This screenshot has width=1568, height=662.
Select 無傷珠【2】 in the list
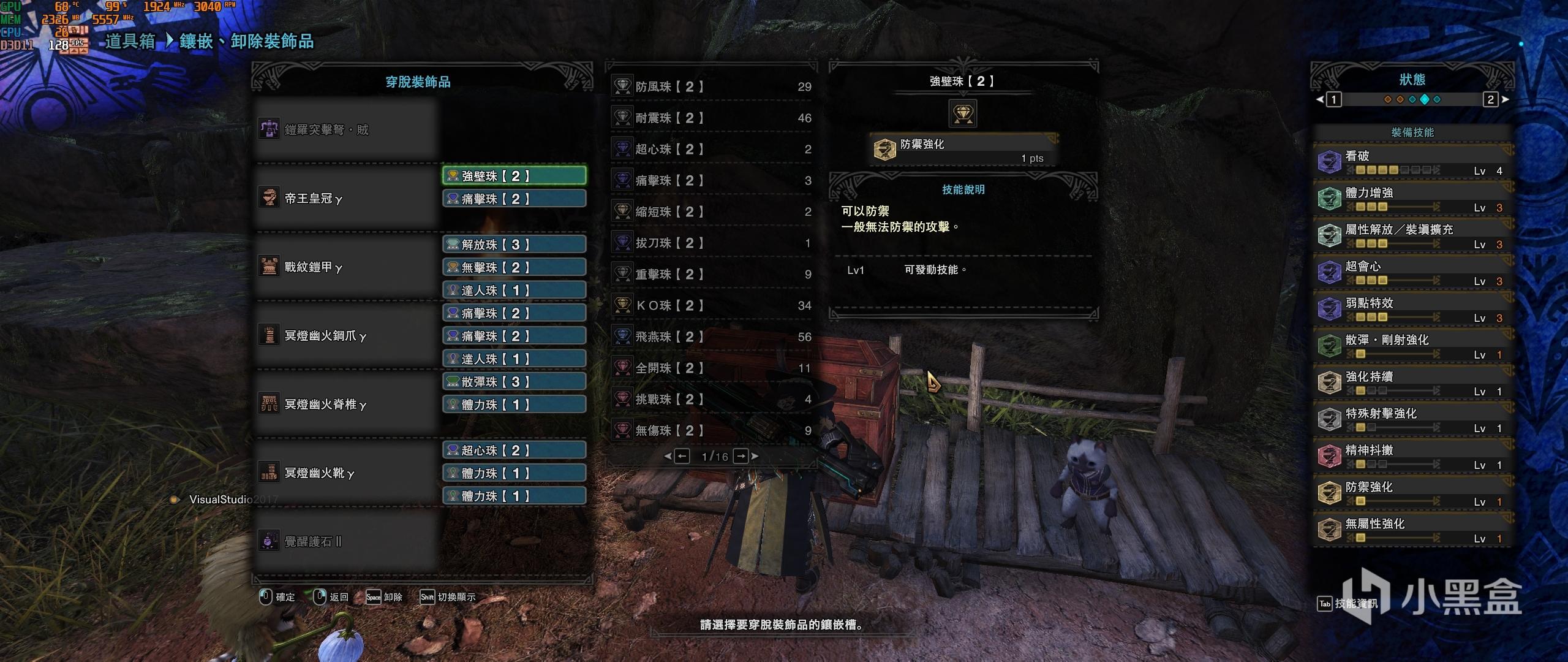click(x=711, y=430)
